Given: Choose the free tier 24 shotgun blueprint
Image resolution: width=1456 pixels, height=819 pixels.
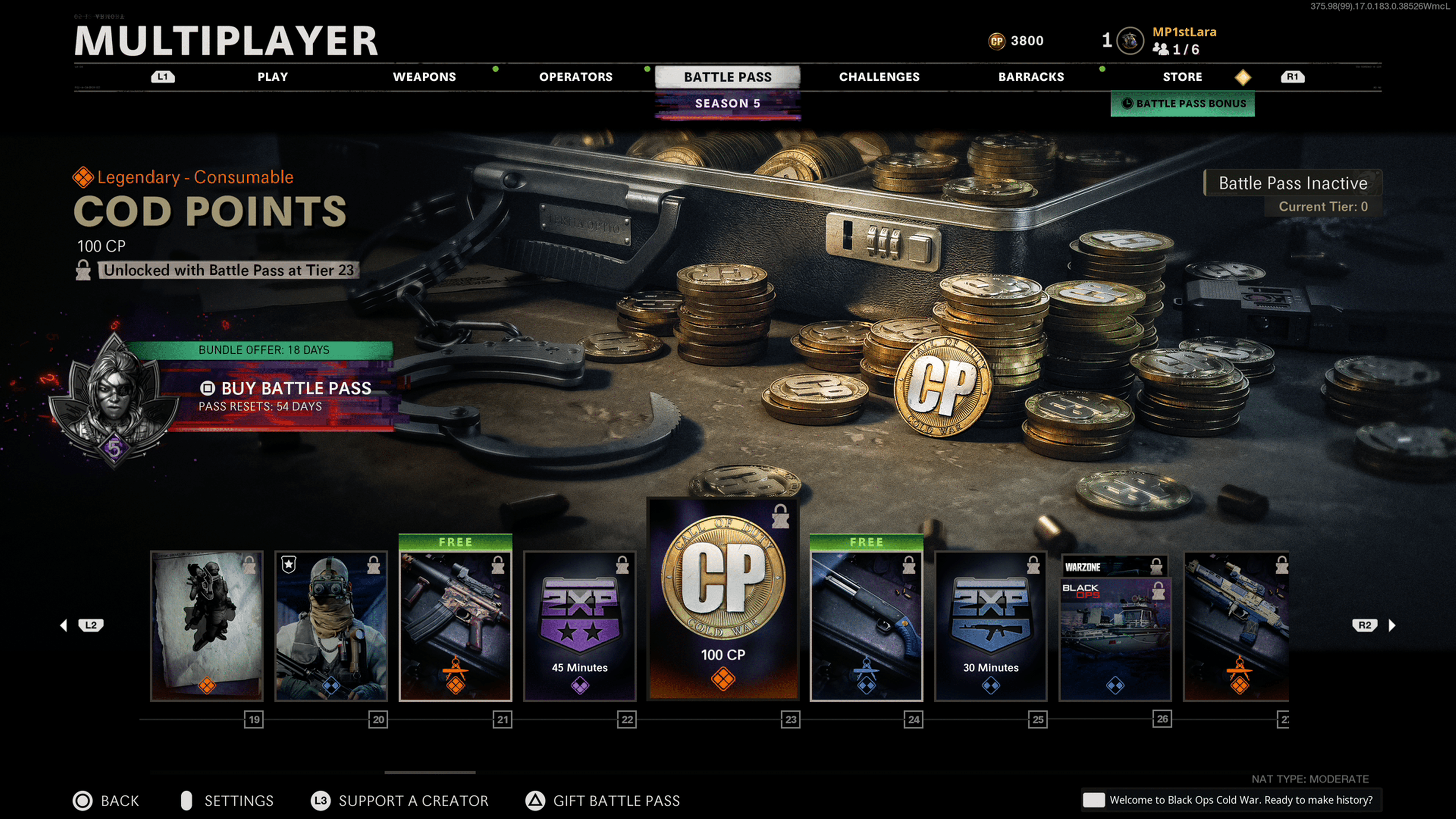Looking at the screenshot, I should pyautogui.click(x=866, y=626).
